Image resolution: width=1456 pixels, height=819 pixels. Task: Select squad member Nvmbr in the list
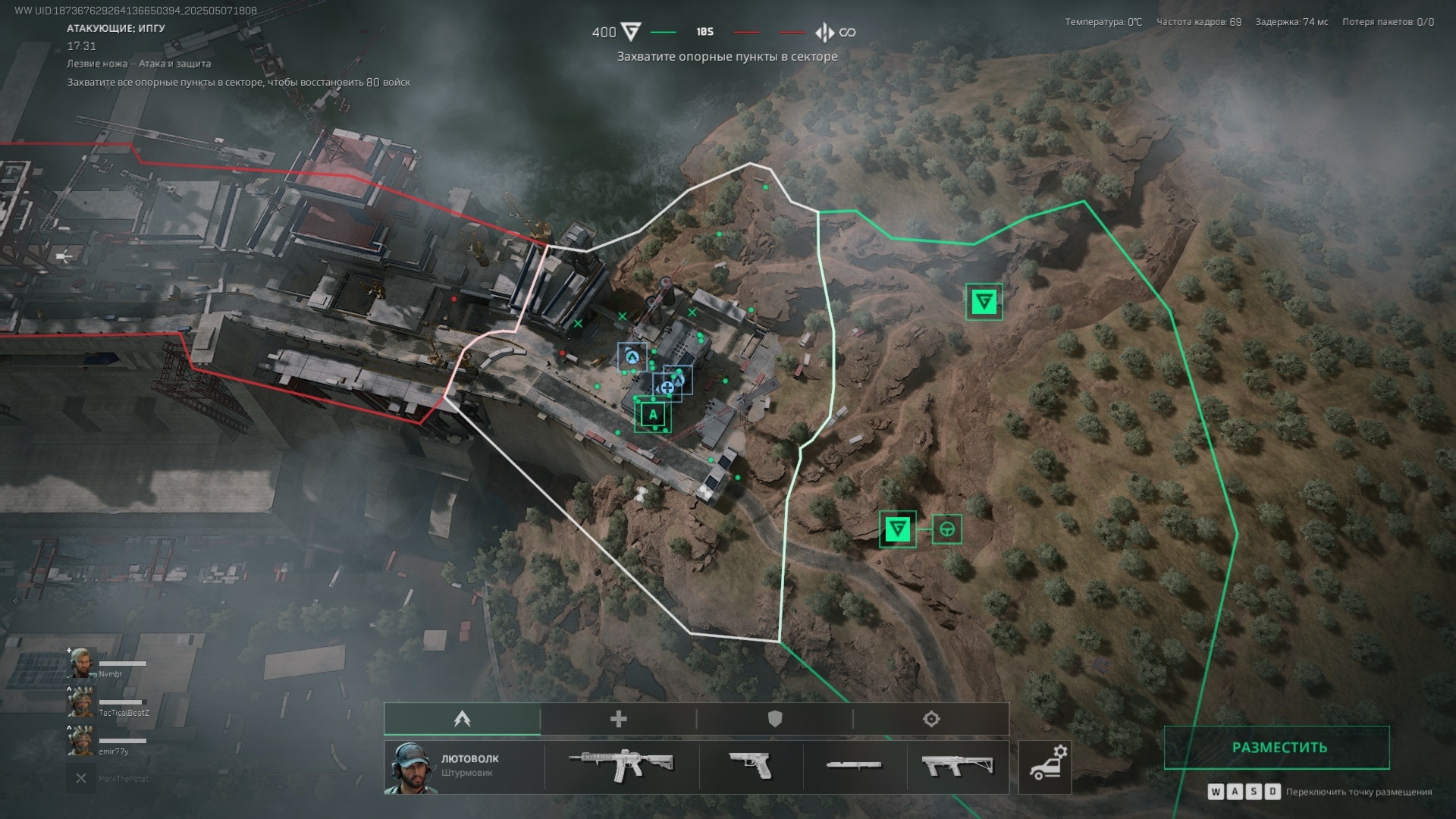click(x=106, y=665)
